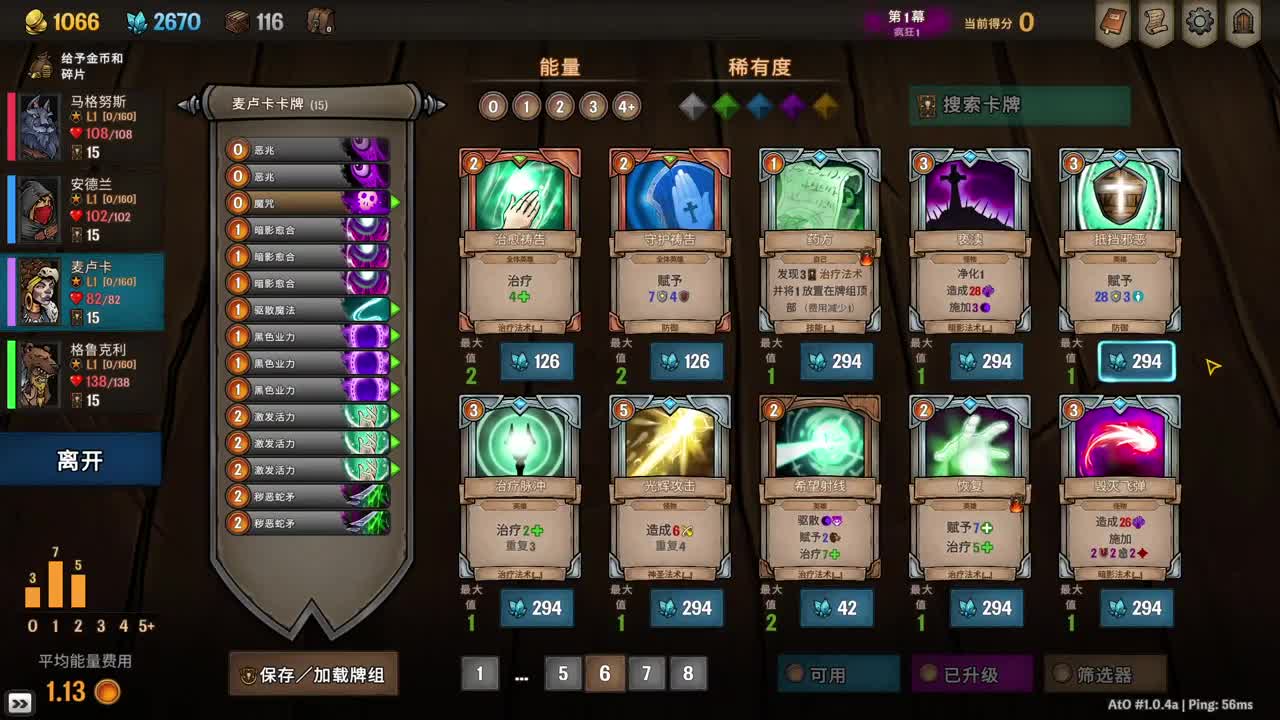Open the quest scroll icon in top bar
Viewport: 1280px width, 720px height.
(x=1156, y=22)
